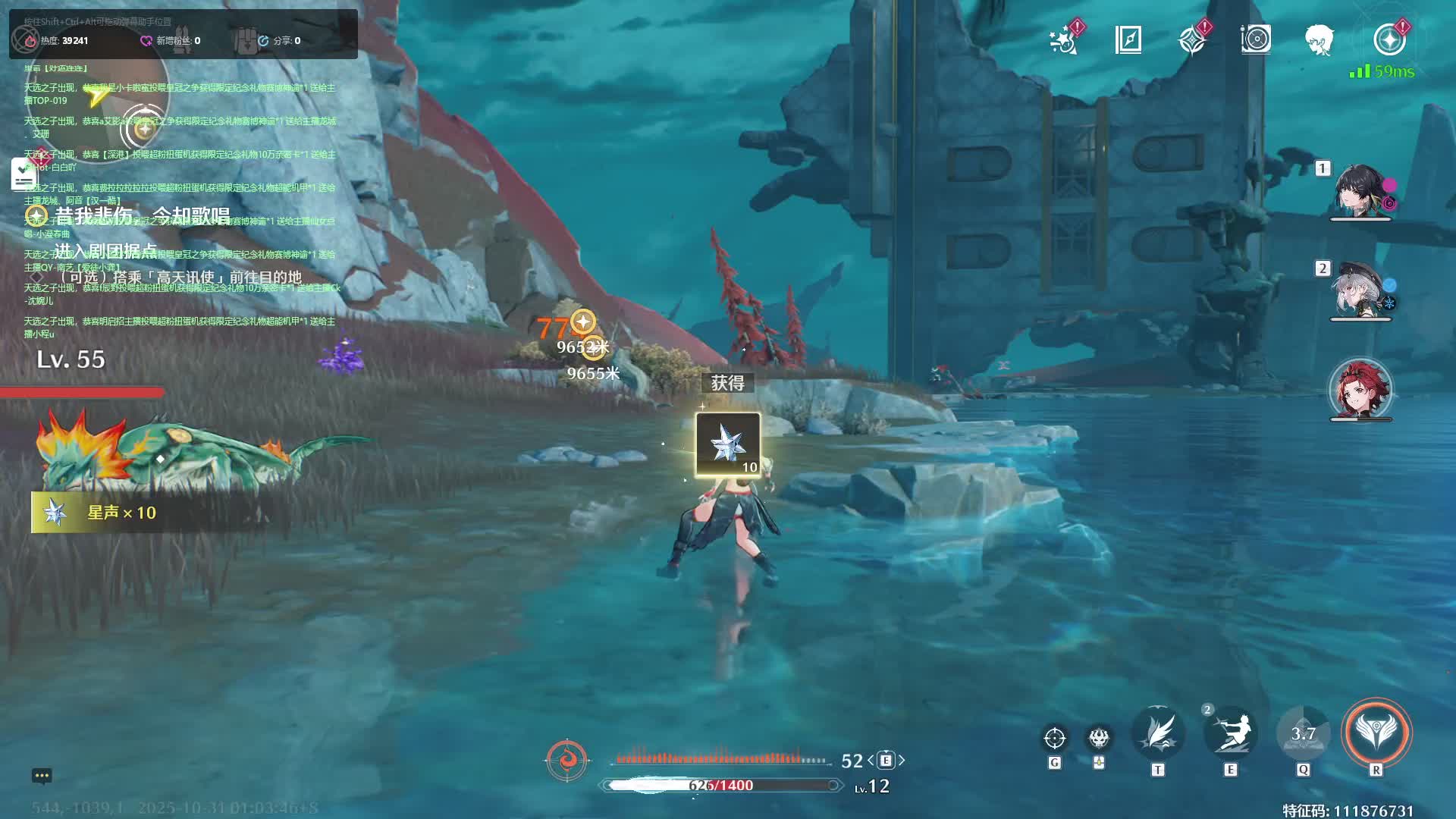
Task: Select the red-haired active character portrait
Action: pyautogui.click(x=1360, y=390)
